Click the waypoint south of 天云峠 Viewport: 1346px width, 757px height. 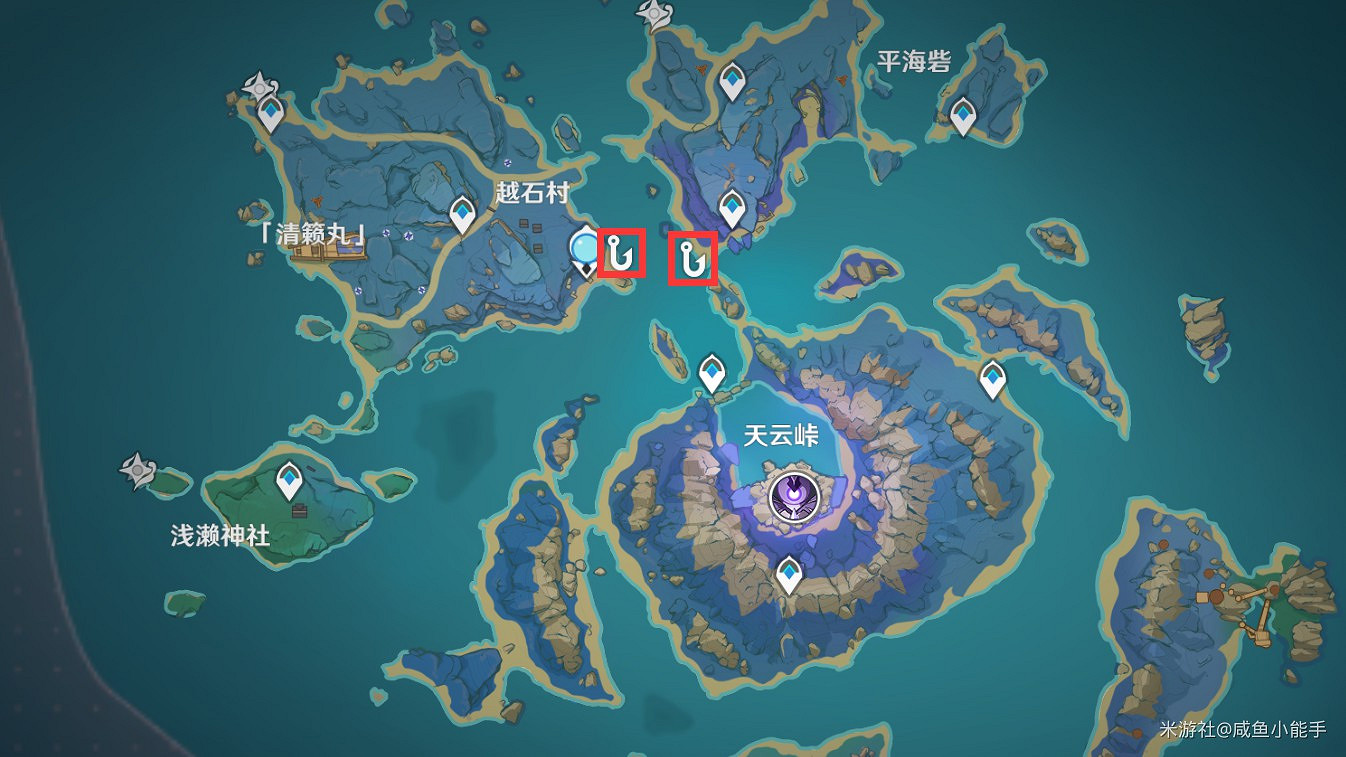click(x=789, y=573)
